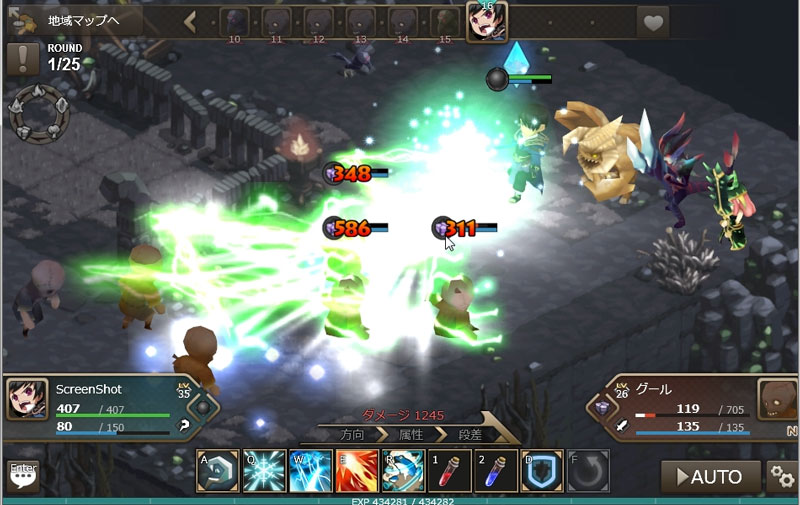The height and width of the screenshot is (505, 800).
Task: Click the ScreenShot player portrait
Action: (x=25, y=399)
